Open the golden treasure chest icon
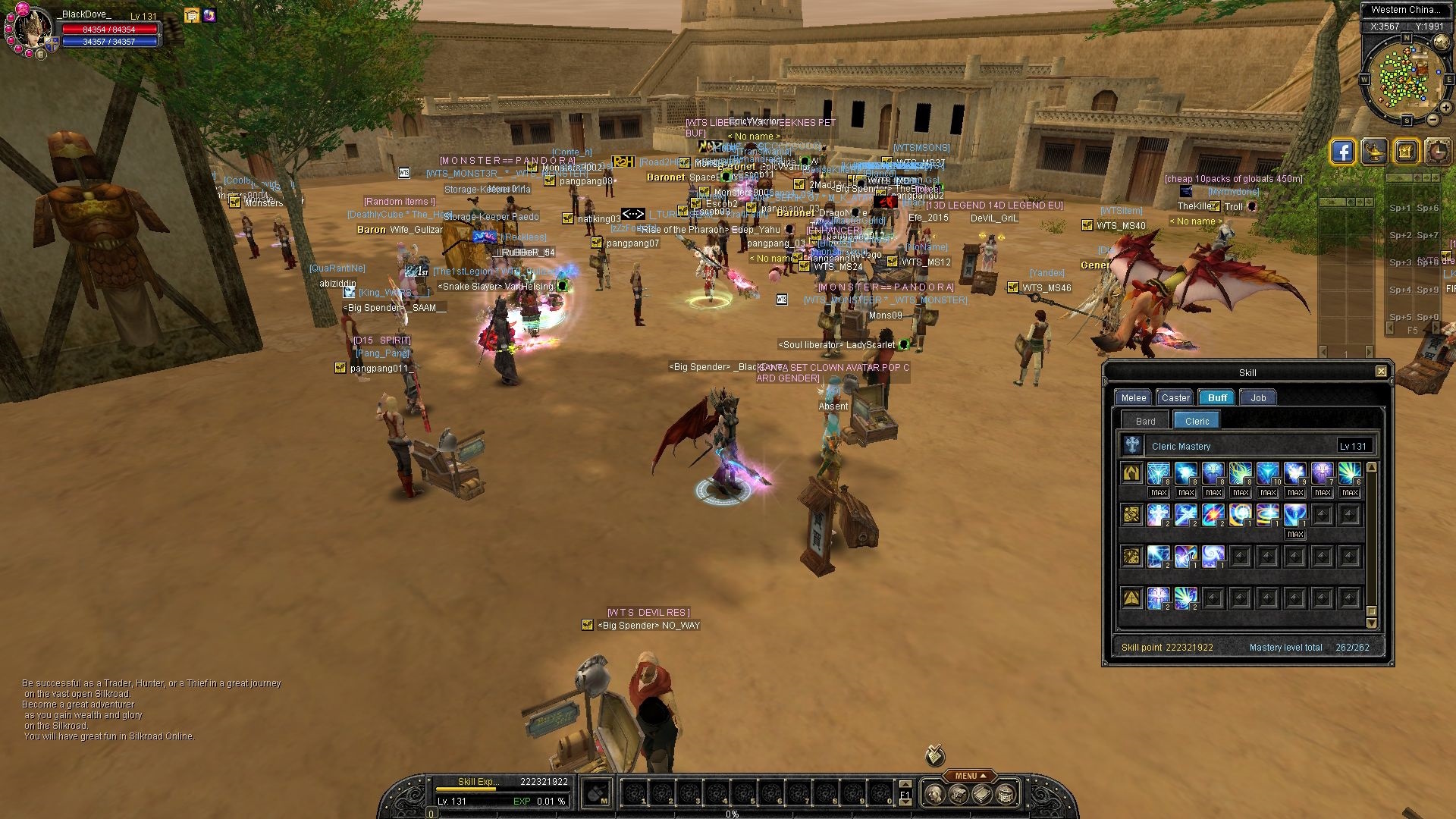The height and width of the screenshot is (819, 1456). coord(1405,152)
